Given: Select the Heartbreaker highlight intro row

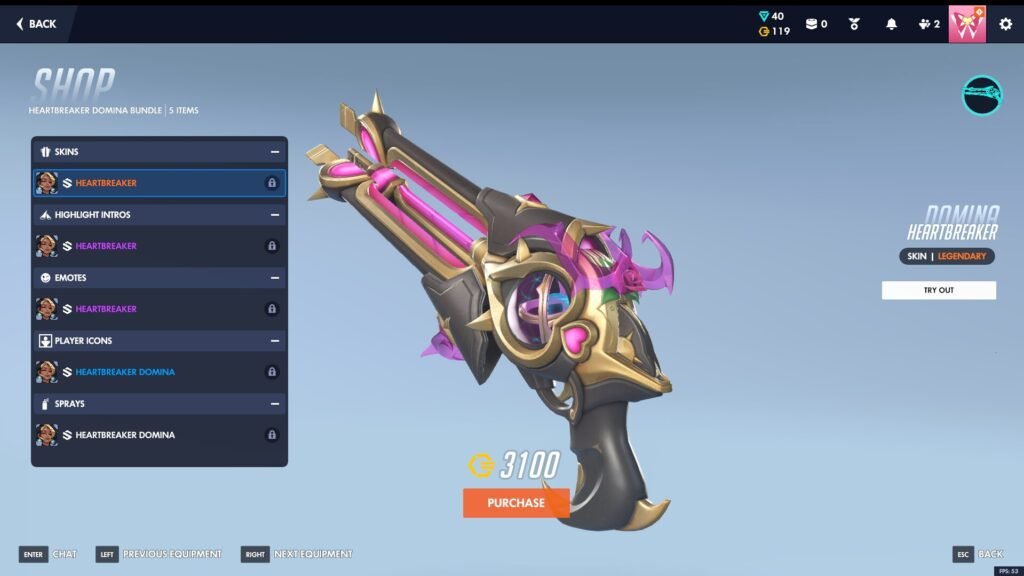Looking at the screenshot, I should point(159,246).
